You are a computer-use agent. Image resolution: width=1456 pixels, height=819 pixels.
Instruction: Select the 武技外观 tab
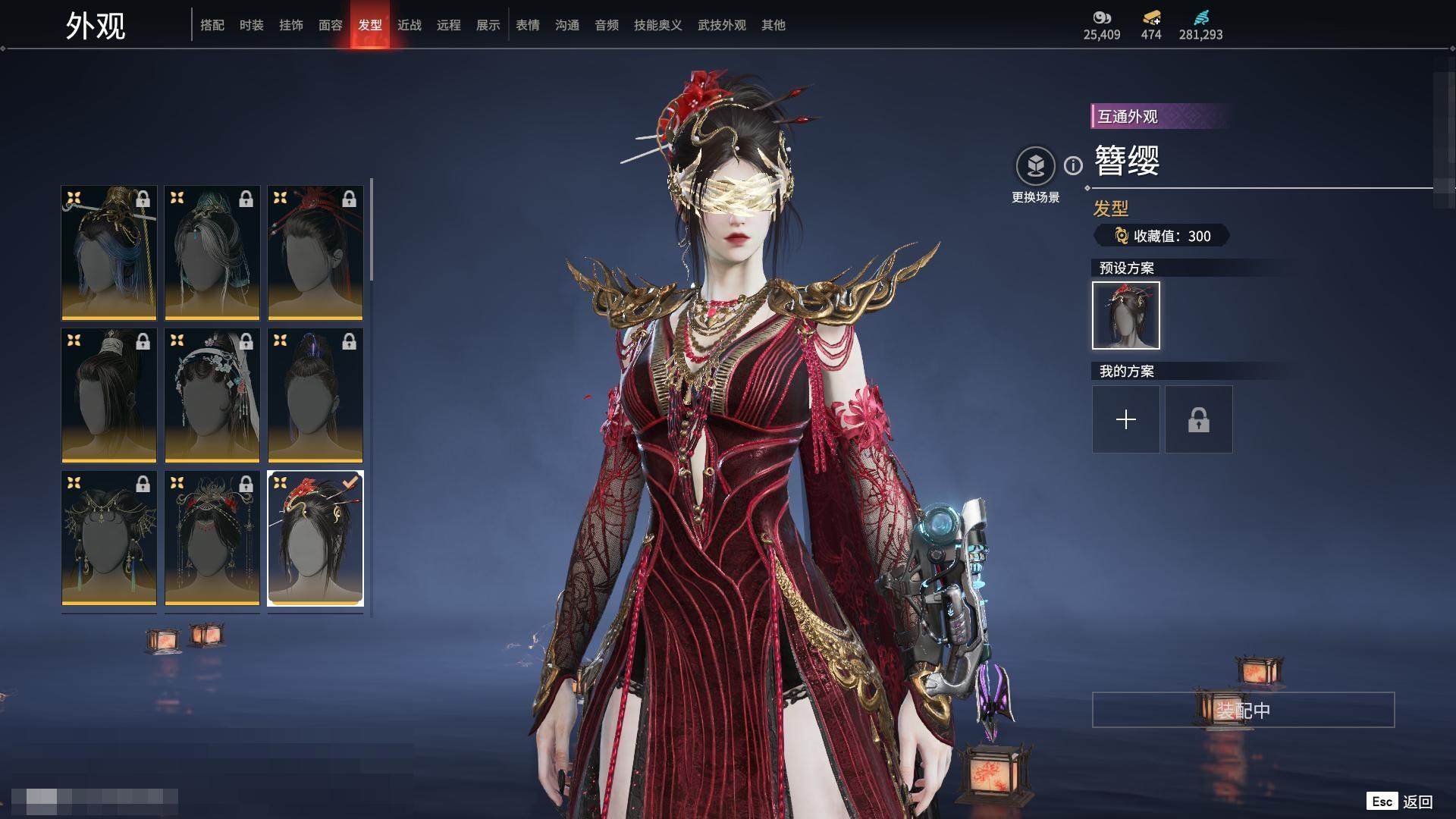pyautogui.click(x=721, y=25)
